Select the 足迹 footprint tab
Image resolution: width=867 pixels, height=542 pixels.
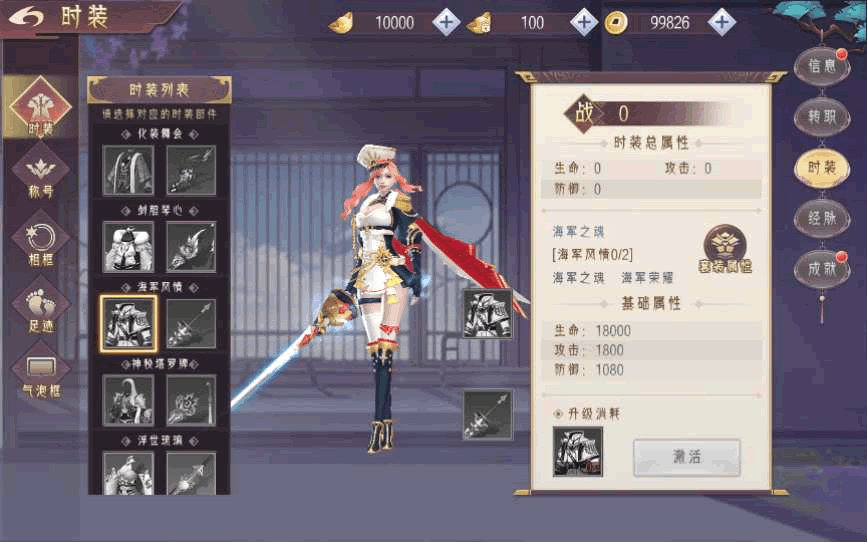(x=41, y=306)
